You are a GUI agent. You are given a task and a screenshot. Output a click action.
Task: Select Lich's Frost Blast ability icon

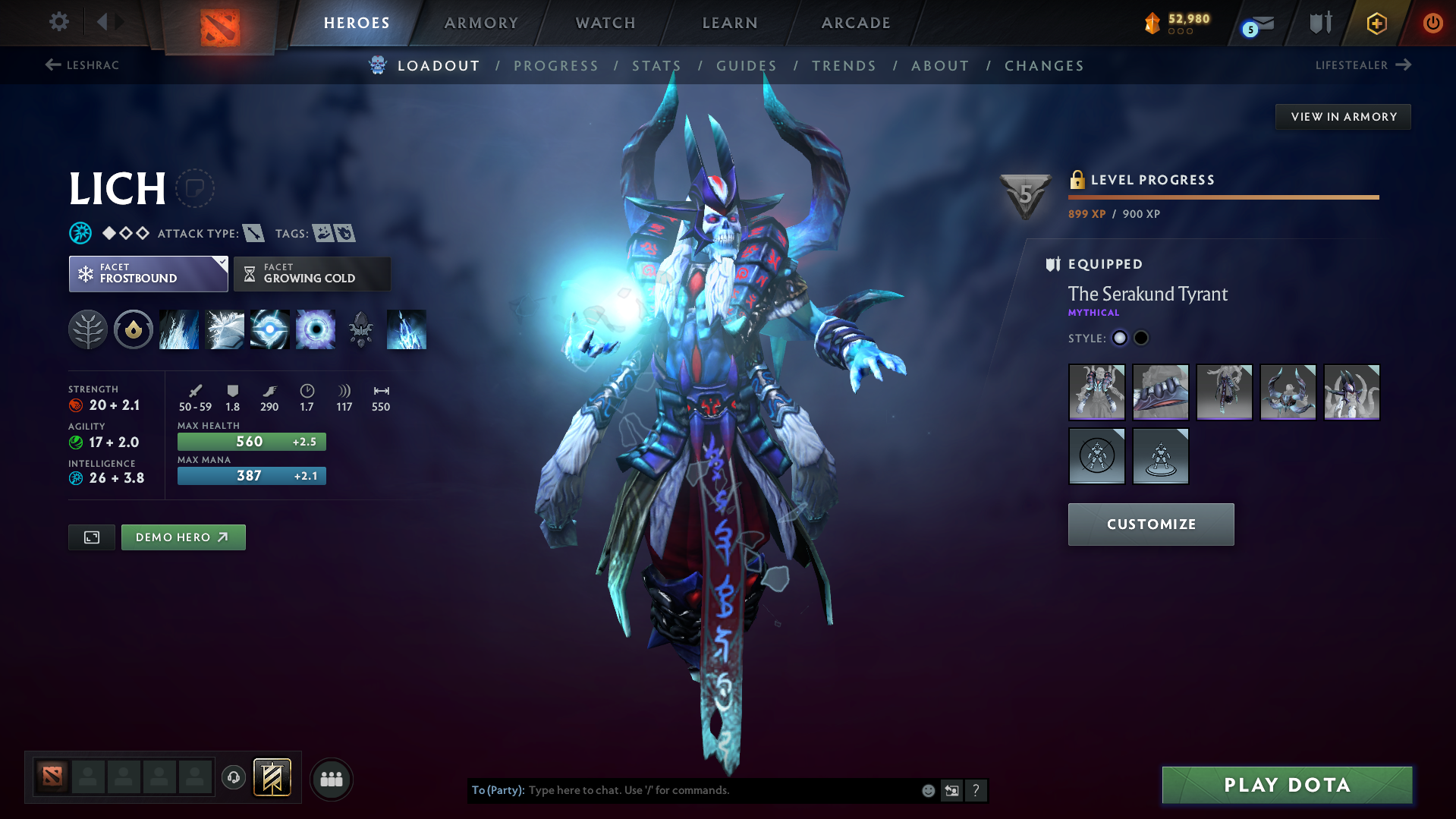click(178, 329)
